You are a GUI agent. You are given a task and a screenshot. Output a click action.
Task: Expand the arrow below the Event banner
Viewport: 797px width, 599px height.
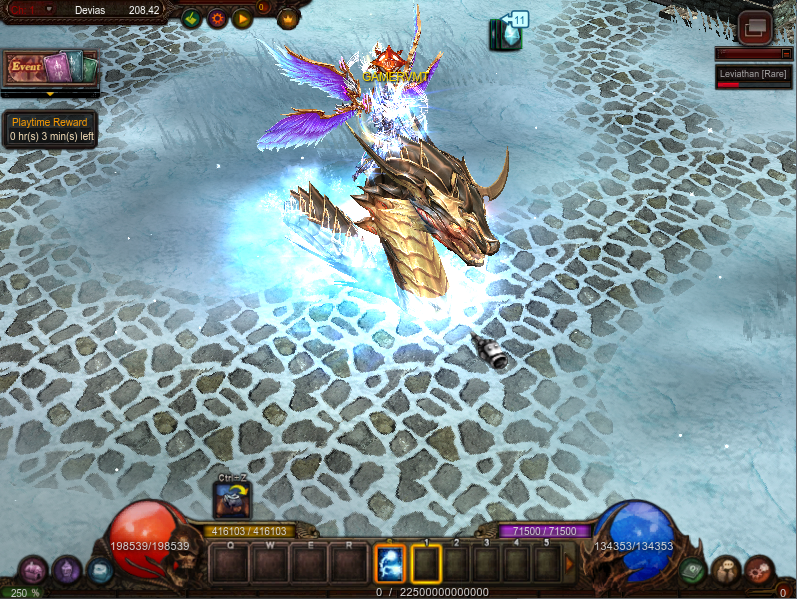click(50, 94)
